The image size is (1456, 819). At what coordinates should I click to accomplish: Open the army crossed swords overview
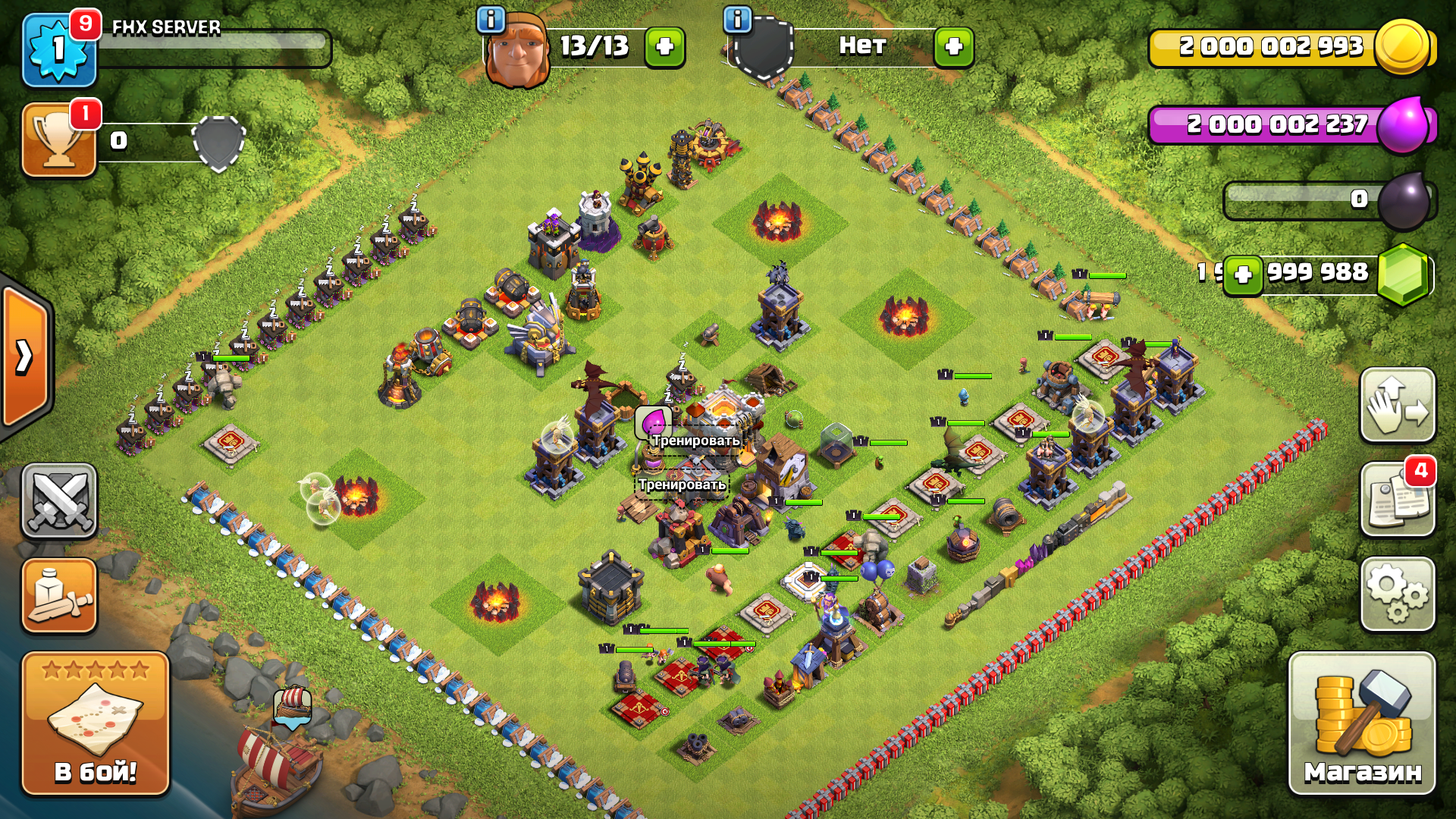tap(59, 500)
